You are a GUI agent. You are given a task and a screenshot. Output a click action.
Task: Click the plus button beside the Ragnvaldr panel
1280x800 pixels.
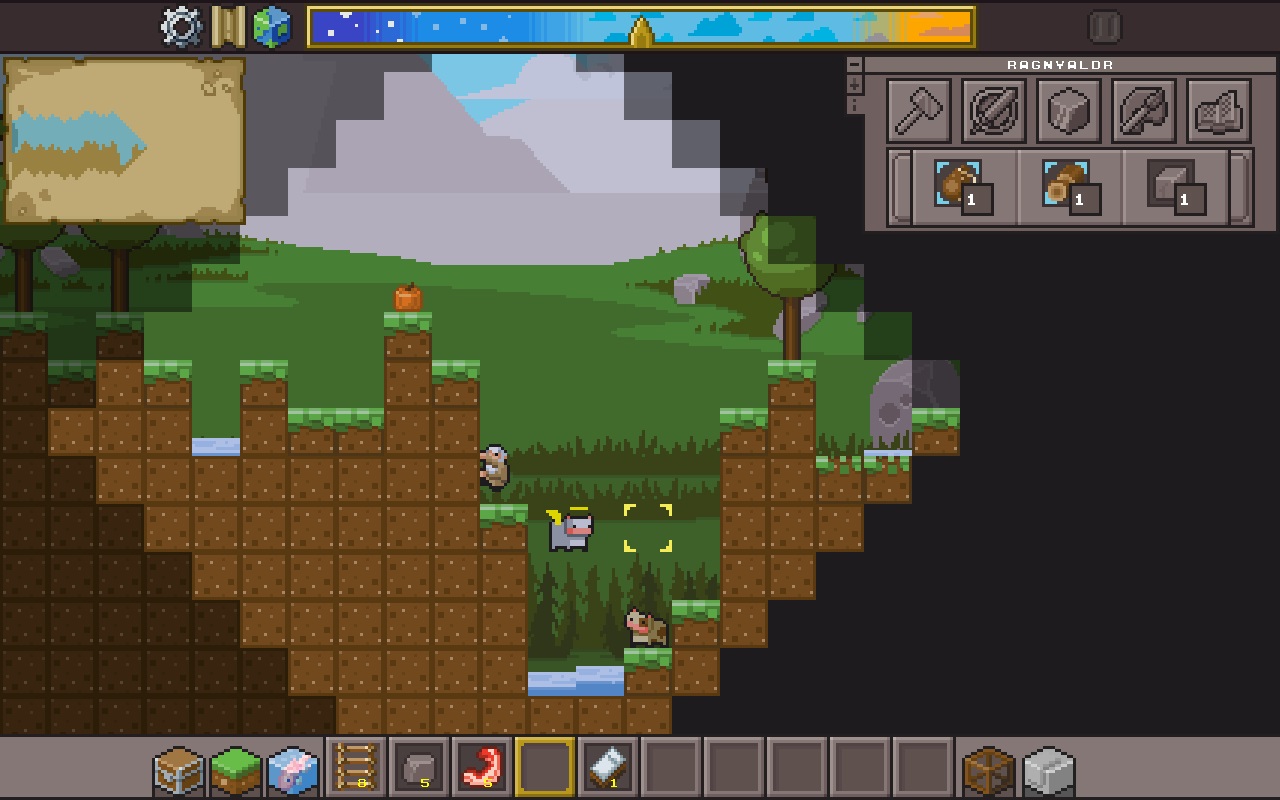(x=854, y=85)
